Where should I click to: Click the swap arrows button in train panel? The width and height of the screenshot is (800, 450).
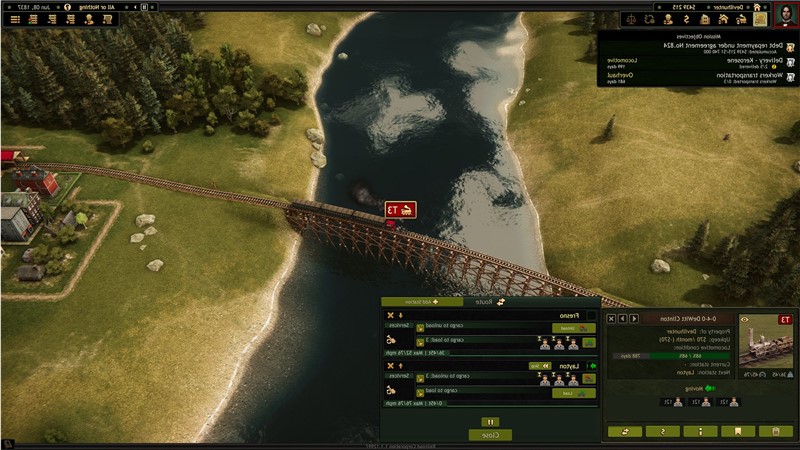pyautogui.click(x=623, y=431)
